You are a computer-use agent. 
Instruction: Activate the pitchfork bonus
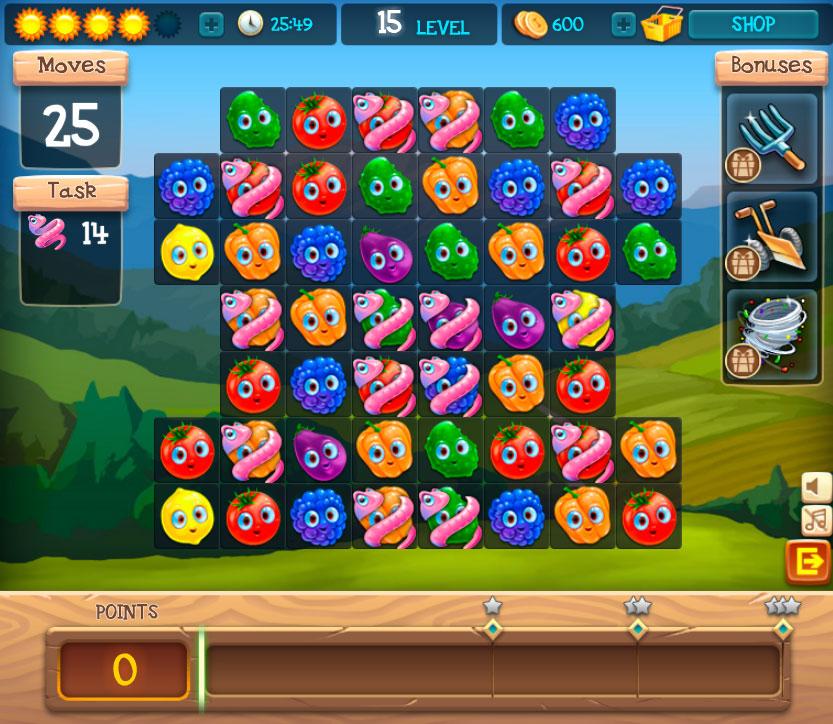(x=772, y=139)
